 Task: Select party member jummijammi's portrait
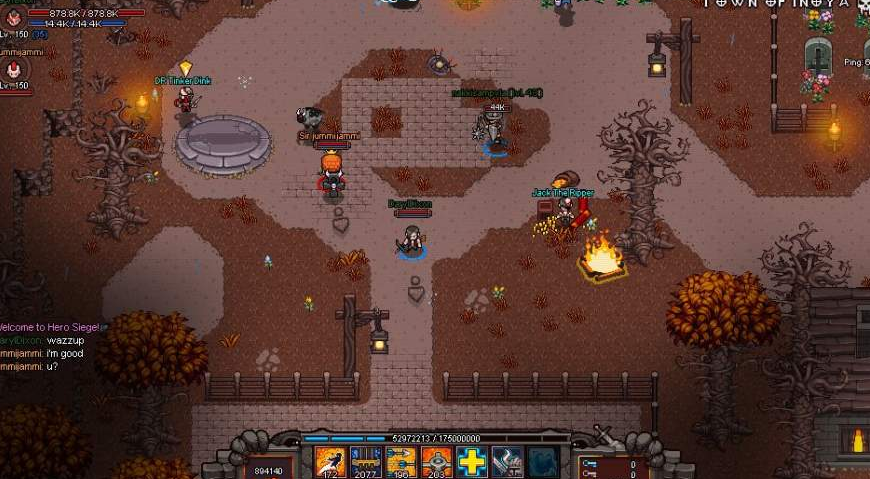[14, 69]
